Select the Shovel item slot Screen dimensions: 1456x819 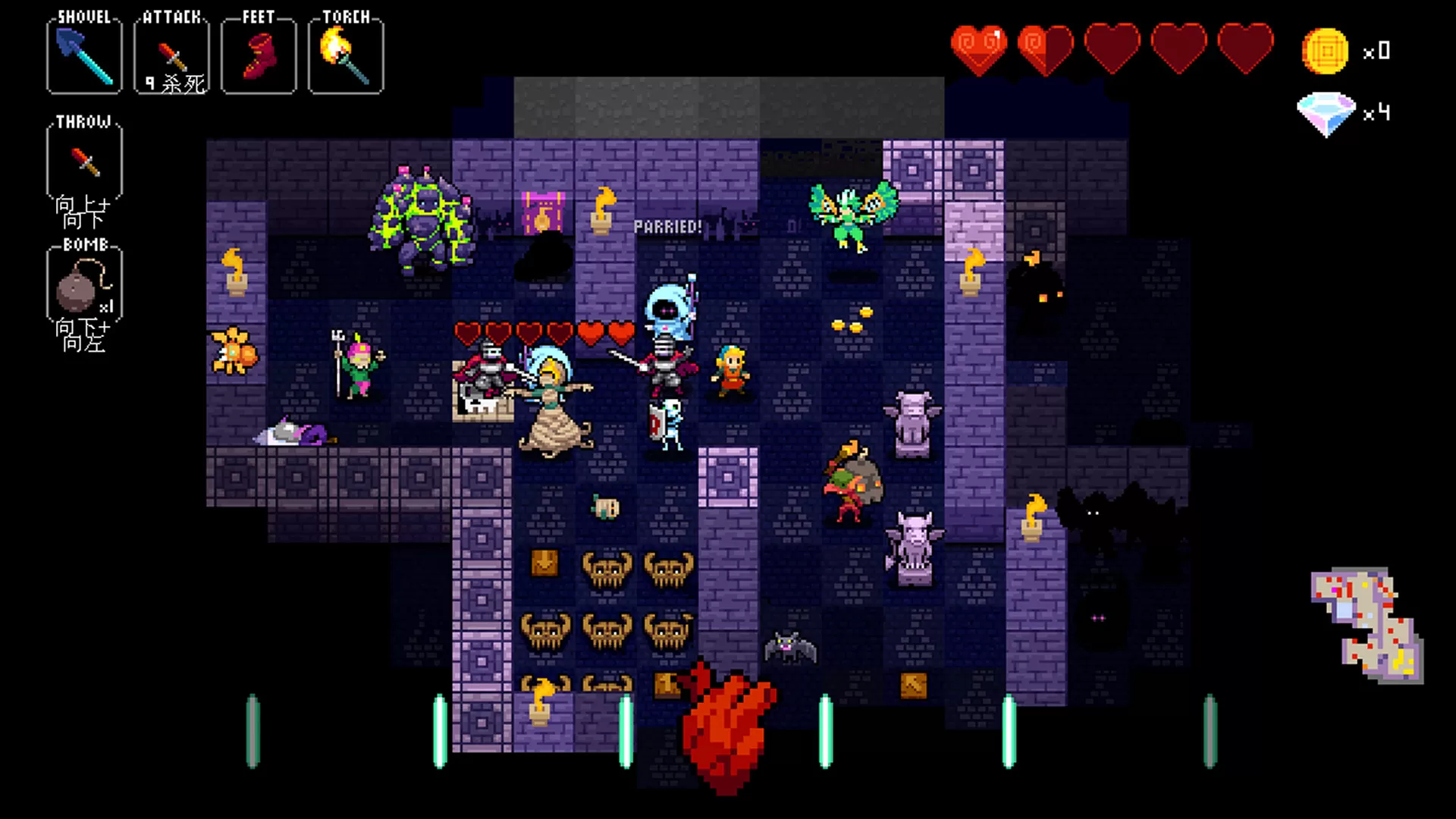point(83,55)
